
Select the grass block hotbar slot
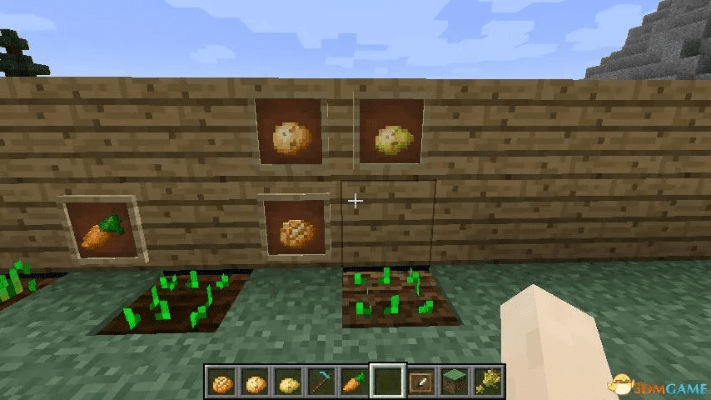453,381
